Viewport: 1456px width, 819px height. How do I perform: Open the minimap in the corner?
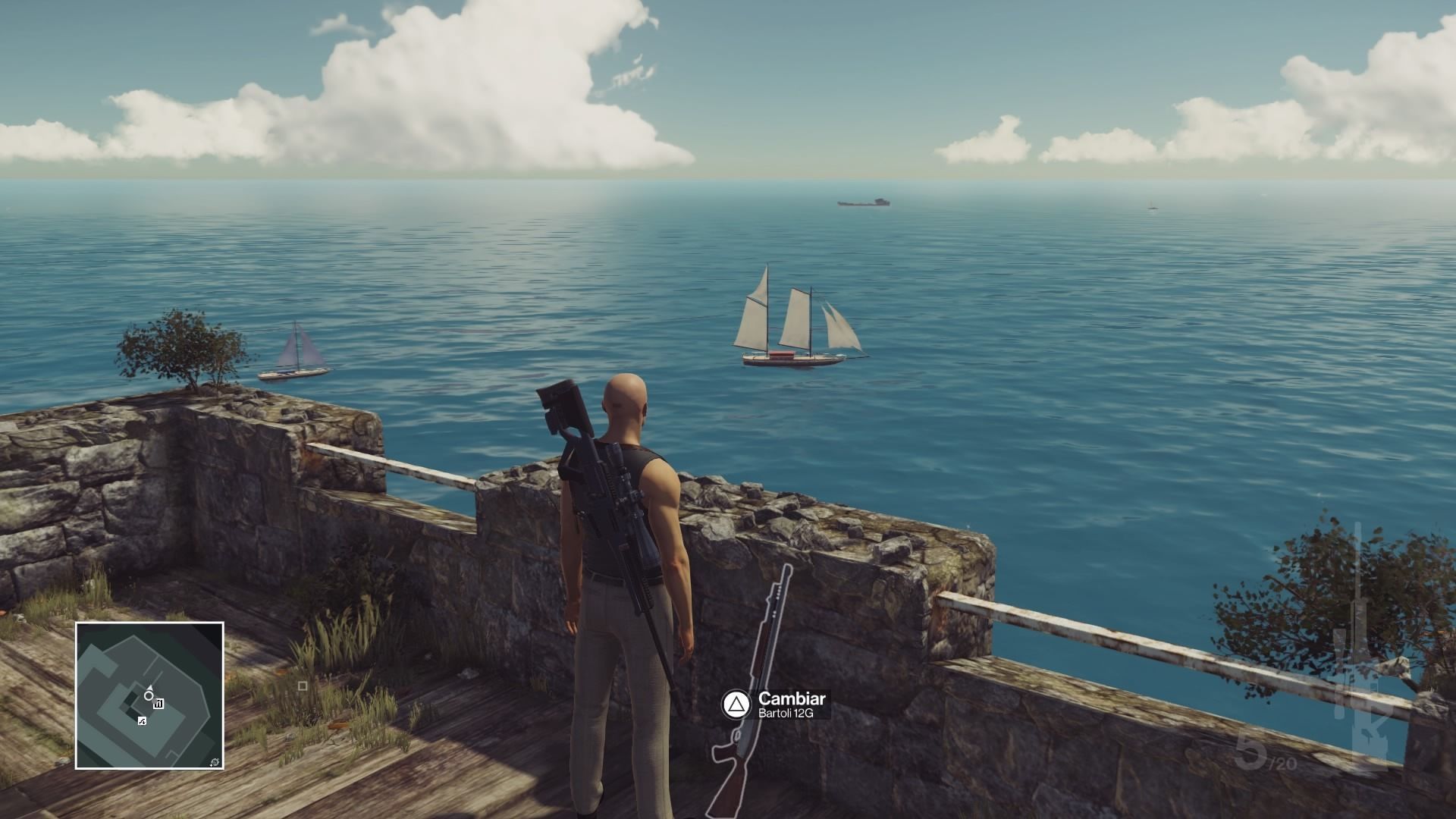click(x=149, y=695)
